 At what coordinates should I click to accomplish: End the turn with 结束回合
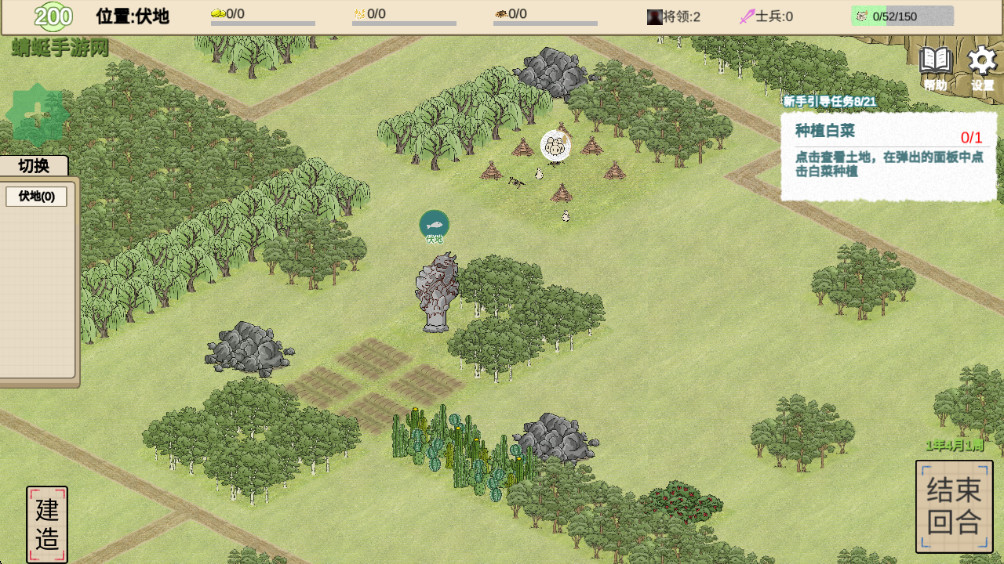pyautogui.click(x=954, y=506)
